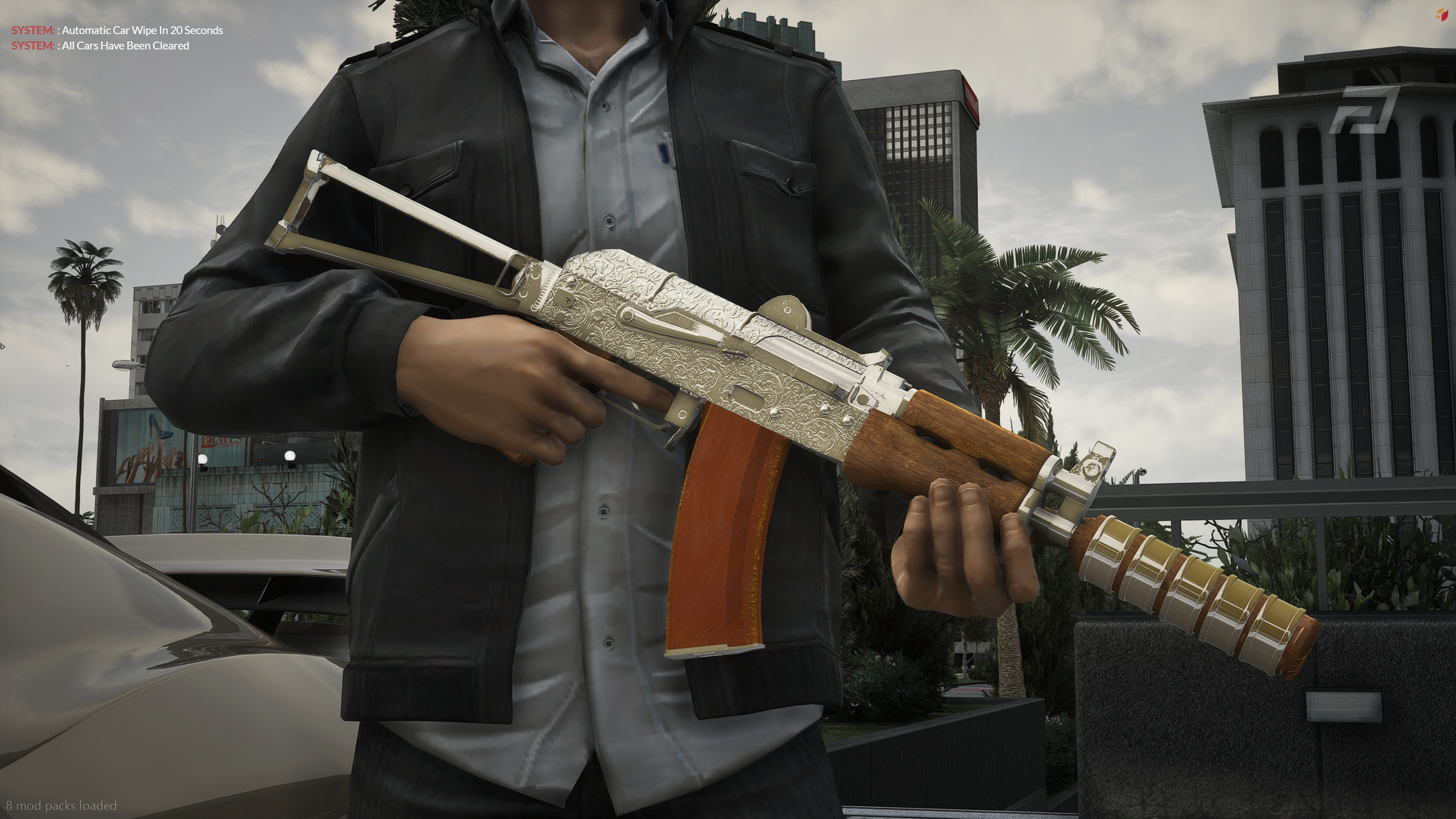Select the "All Cars Have Been Cleared" chat line
1456x819 pixels.
125,46
